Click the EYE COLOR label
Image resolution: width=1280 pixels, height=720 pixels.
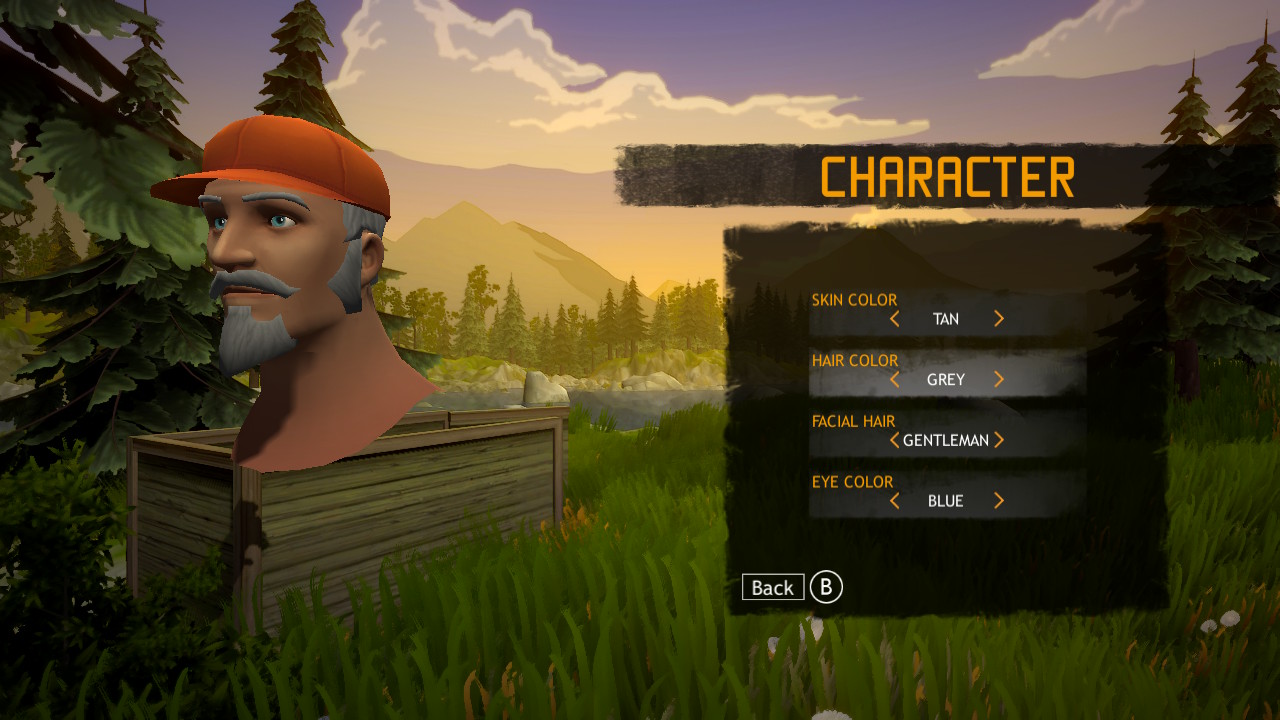[850, 481]
